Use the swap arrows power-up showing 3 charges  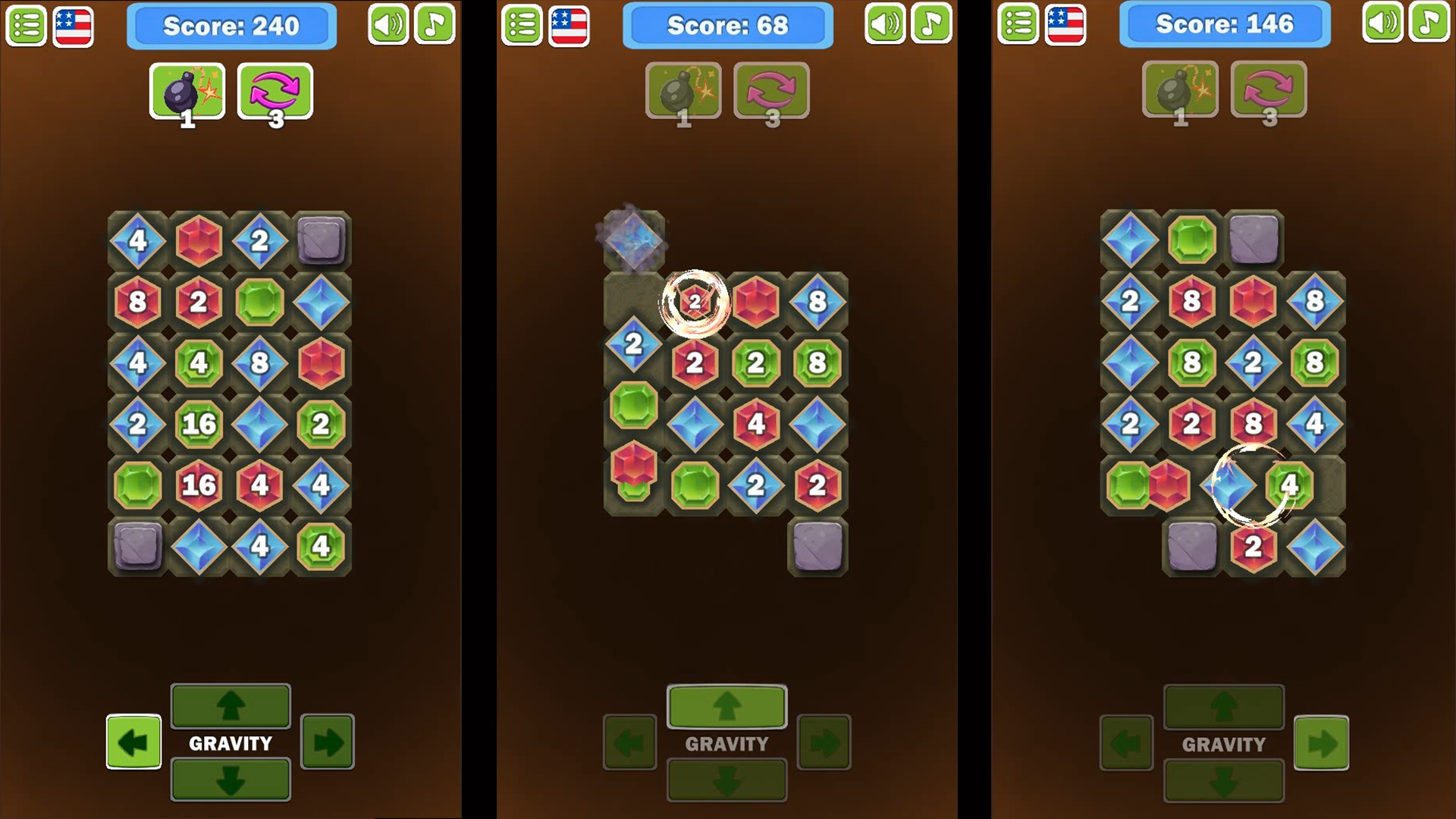(x=276, y=91)
